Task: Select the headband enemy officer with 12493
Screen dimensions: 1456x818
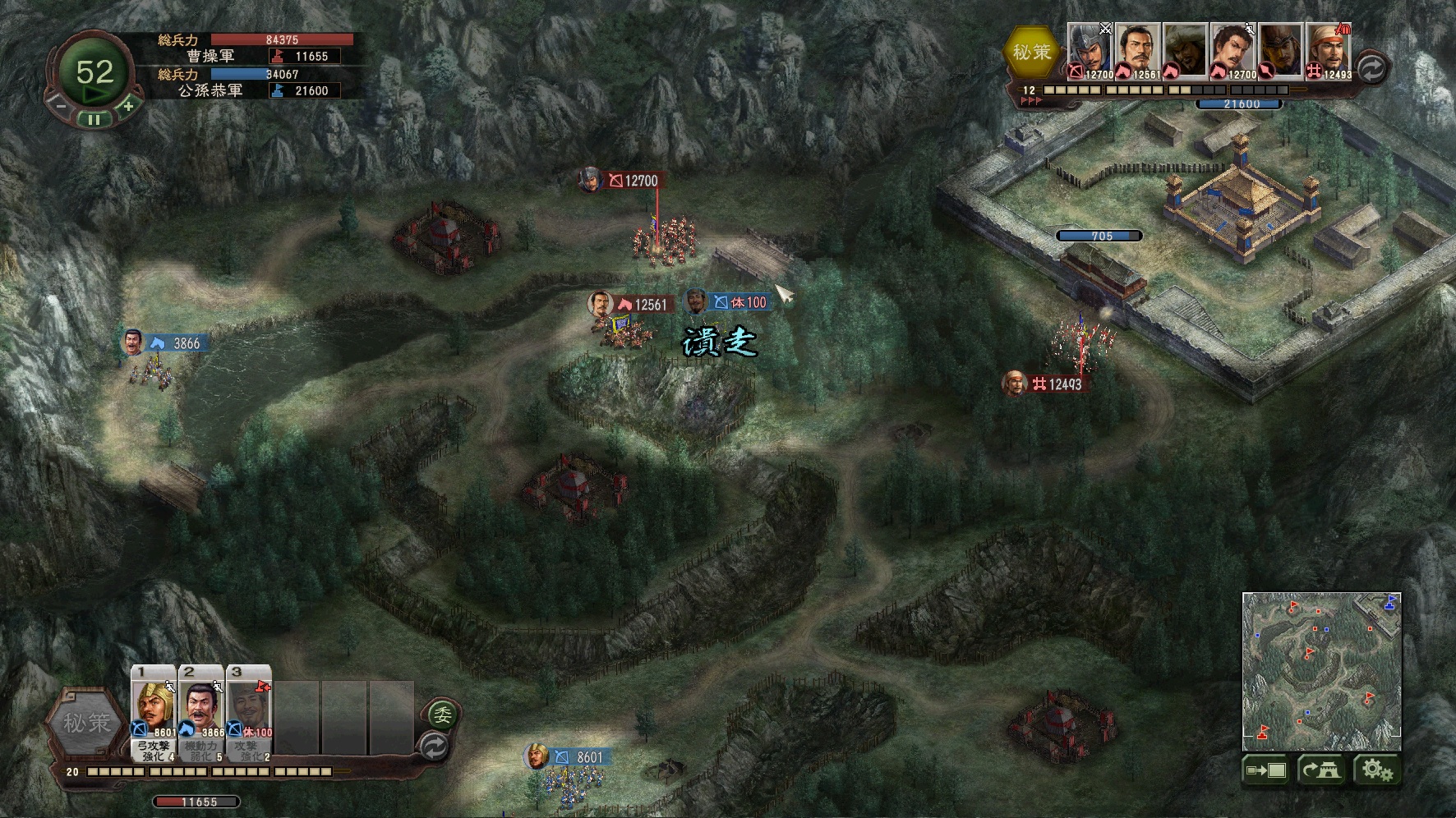Action: tap(1328, 51)
